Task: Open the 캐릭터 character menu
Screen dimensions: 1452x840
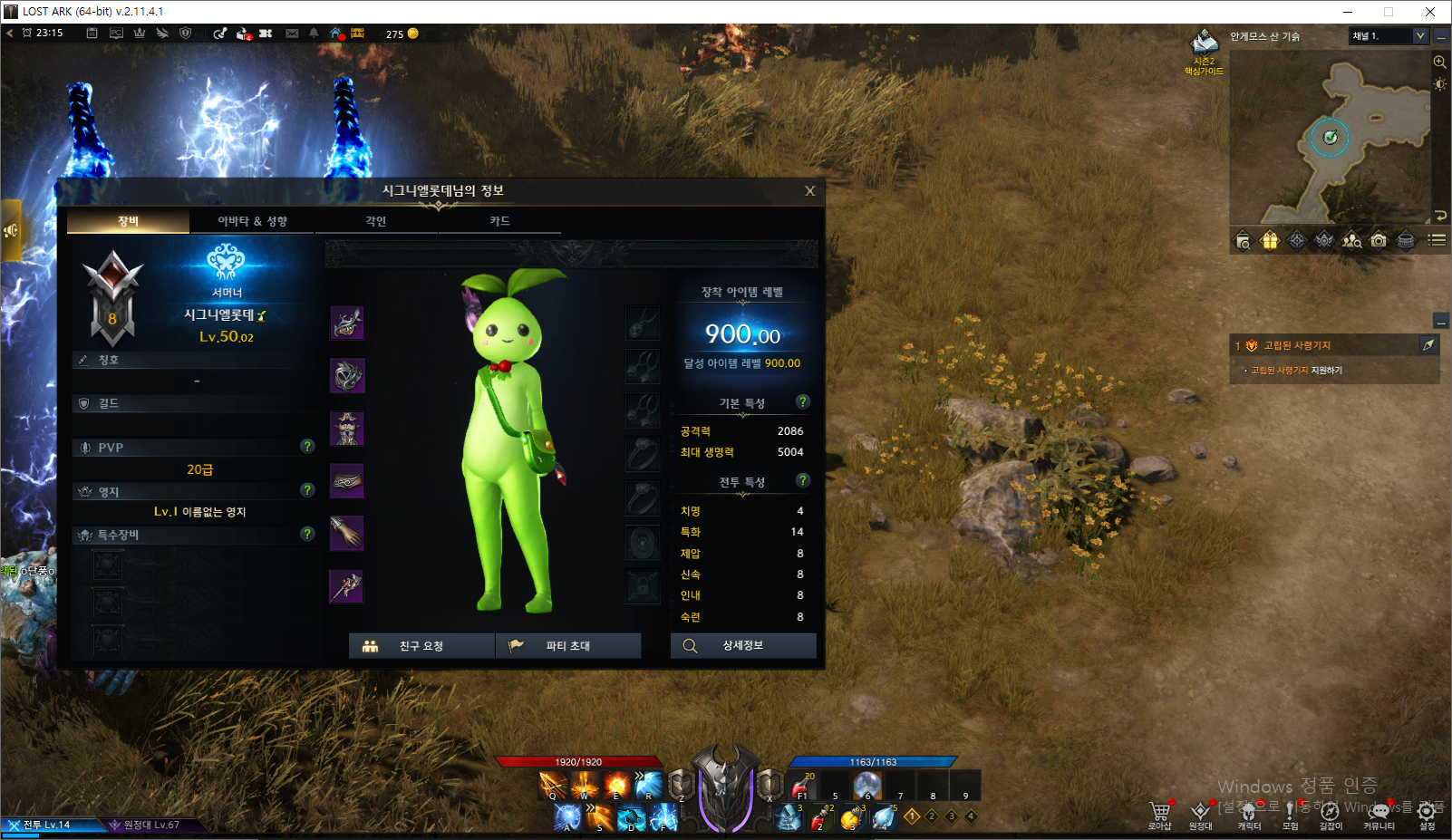Action: pyautogui.click(x=1249, y=814)
